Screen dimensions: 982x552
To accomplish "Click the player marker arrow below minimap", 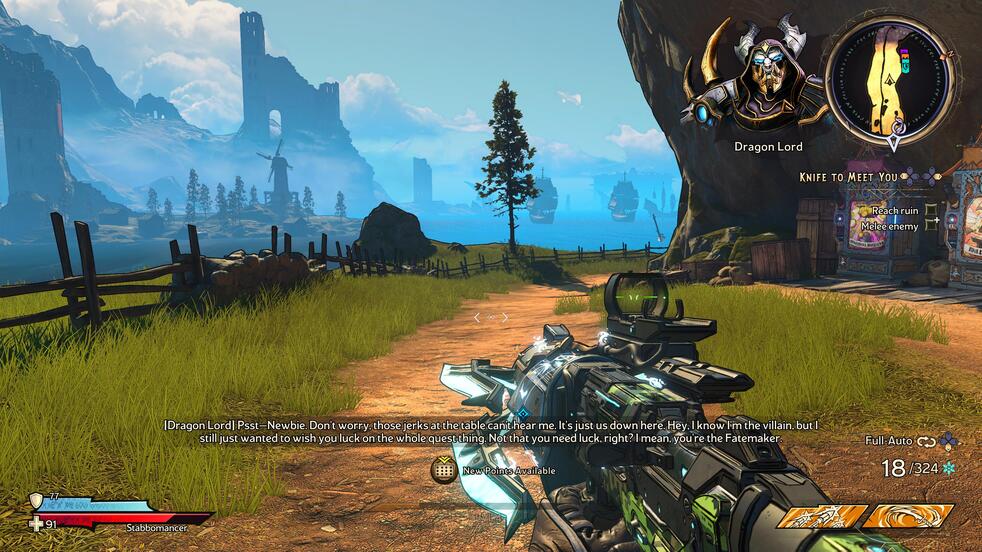I will pyautogui.click(x=894, y=142).
